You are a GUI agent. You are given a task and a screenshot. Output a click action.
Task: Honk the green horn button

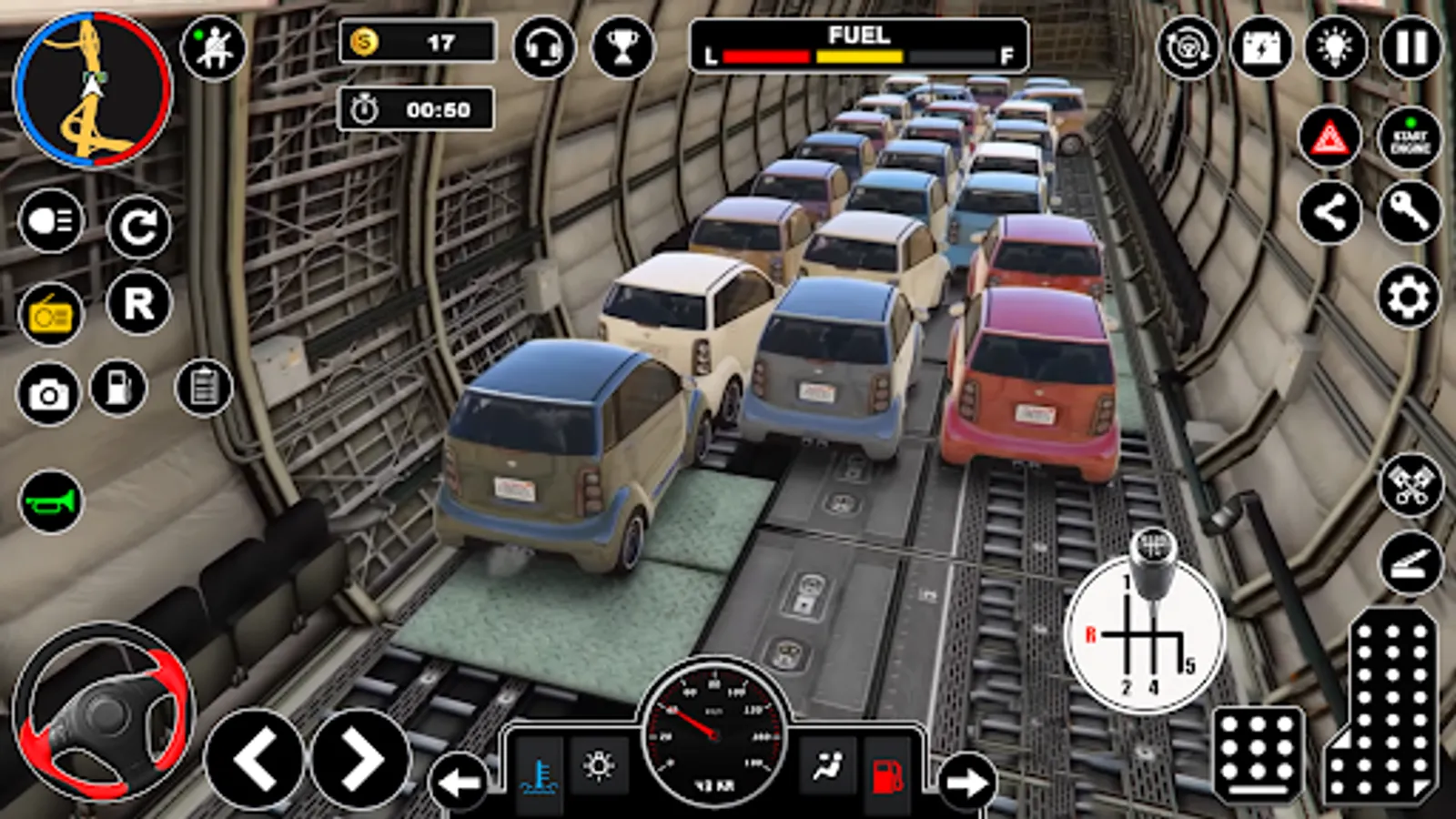(x=51, y=501)
